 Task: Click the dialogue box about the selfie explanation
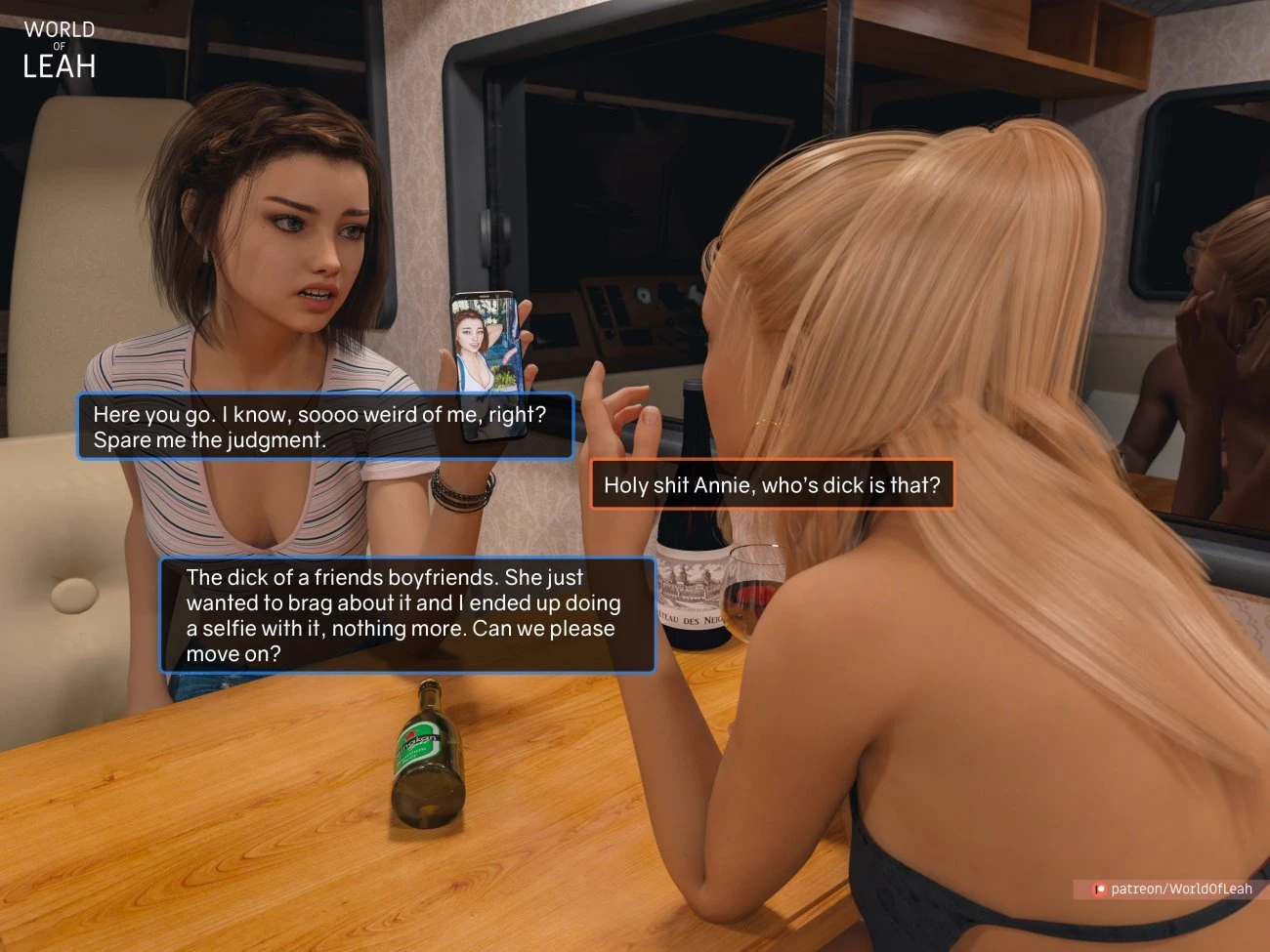coord(405,615)
